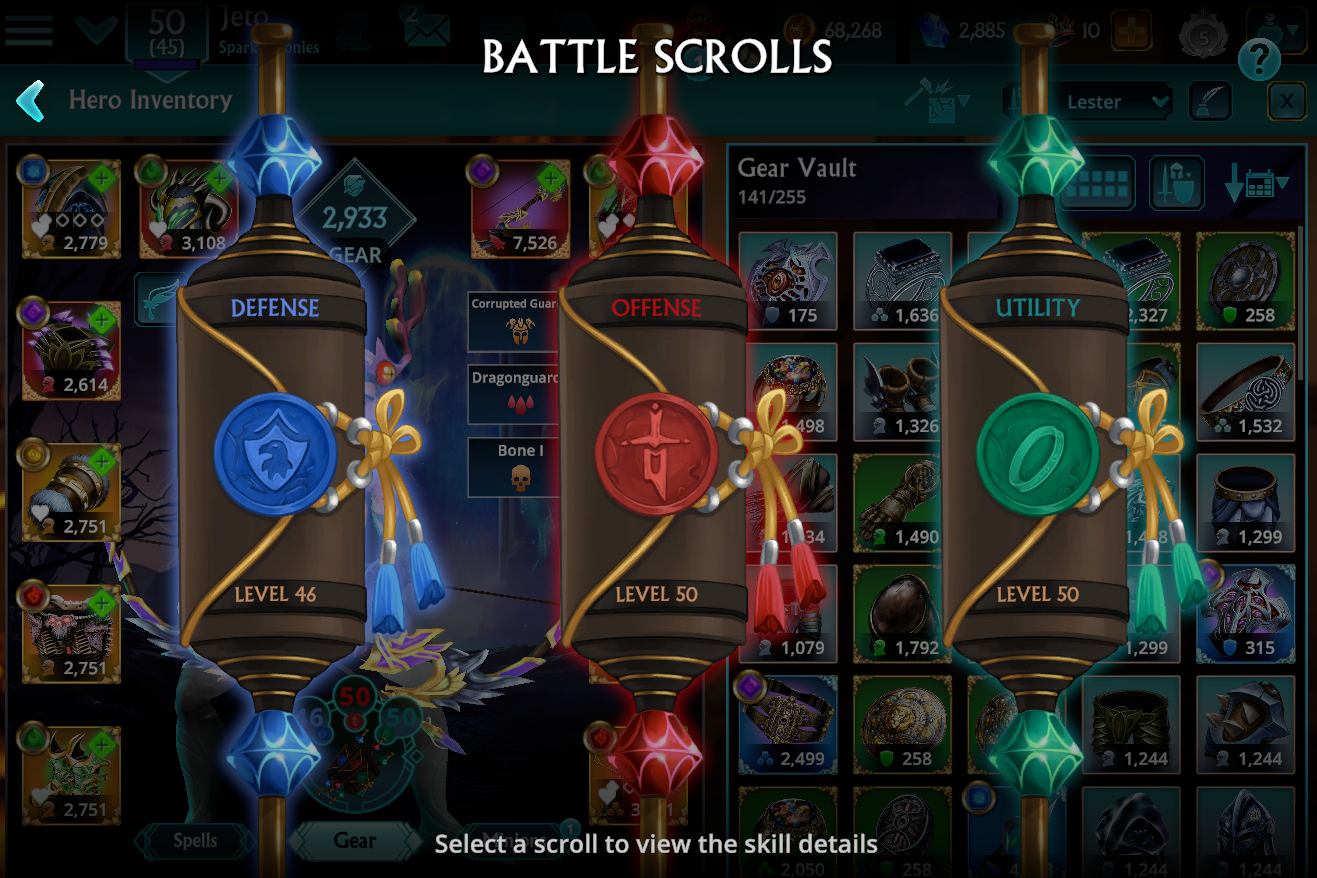Viewport: 1317px width, 878px height.
Task: Click the quill rename icon beside Lester
Action: 1210,101
